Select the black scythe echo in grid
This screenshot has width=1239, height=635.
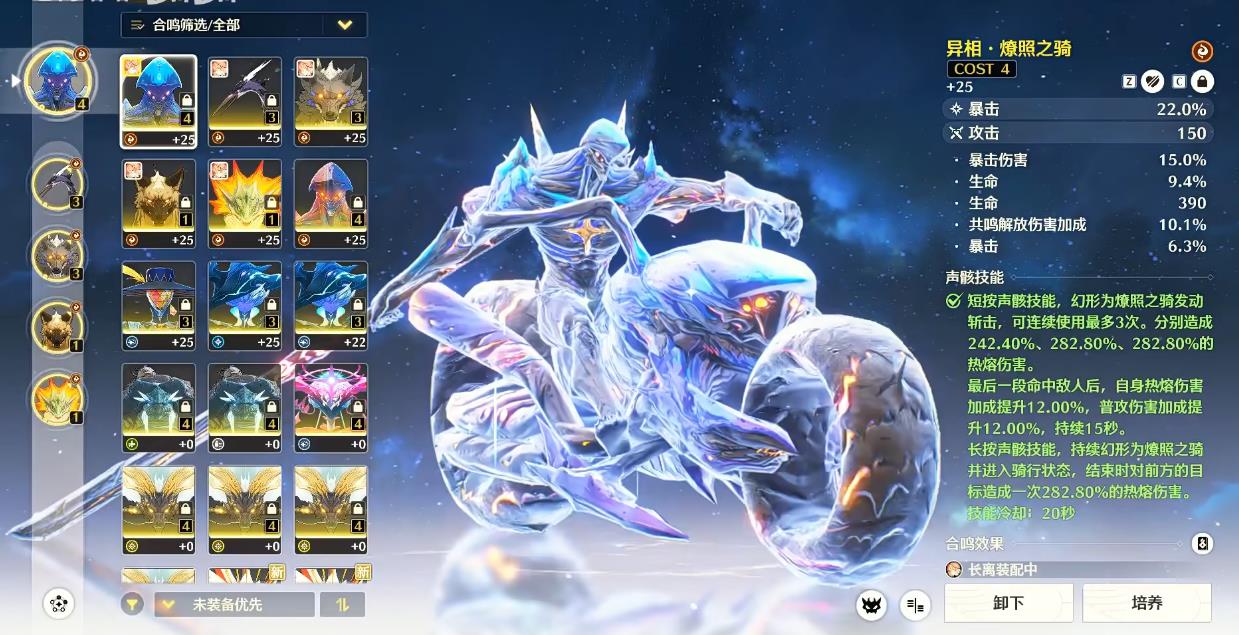coord(244,102)
